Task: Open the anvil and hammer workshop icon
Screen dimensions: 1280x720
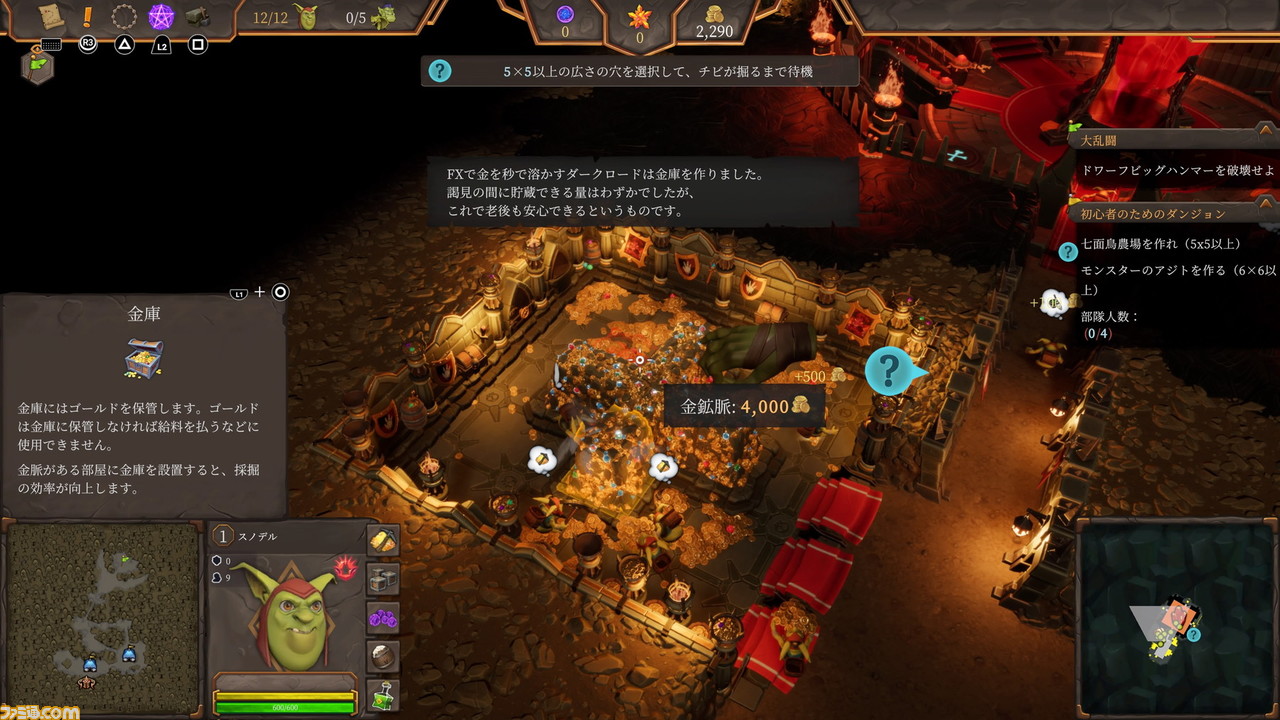Action: [x=198, y=17]
